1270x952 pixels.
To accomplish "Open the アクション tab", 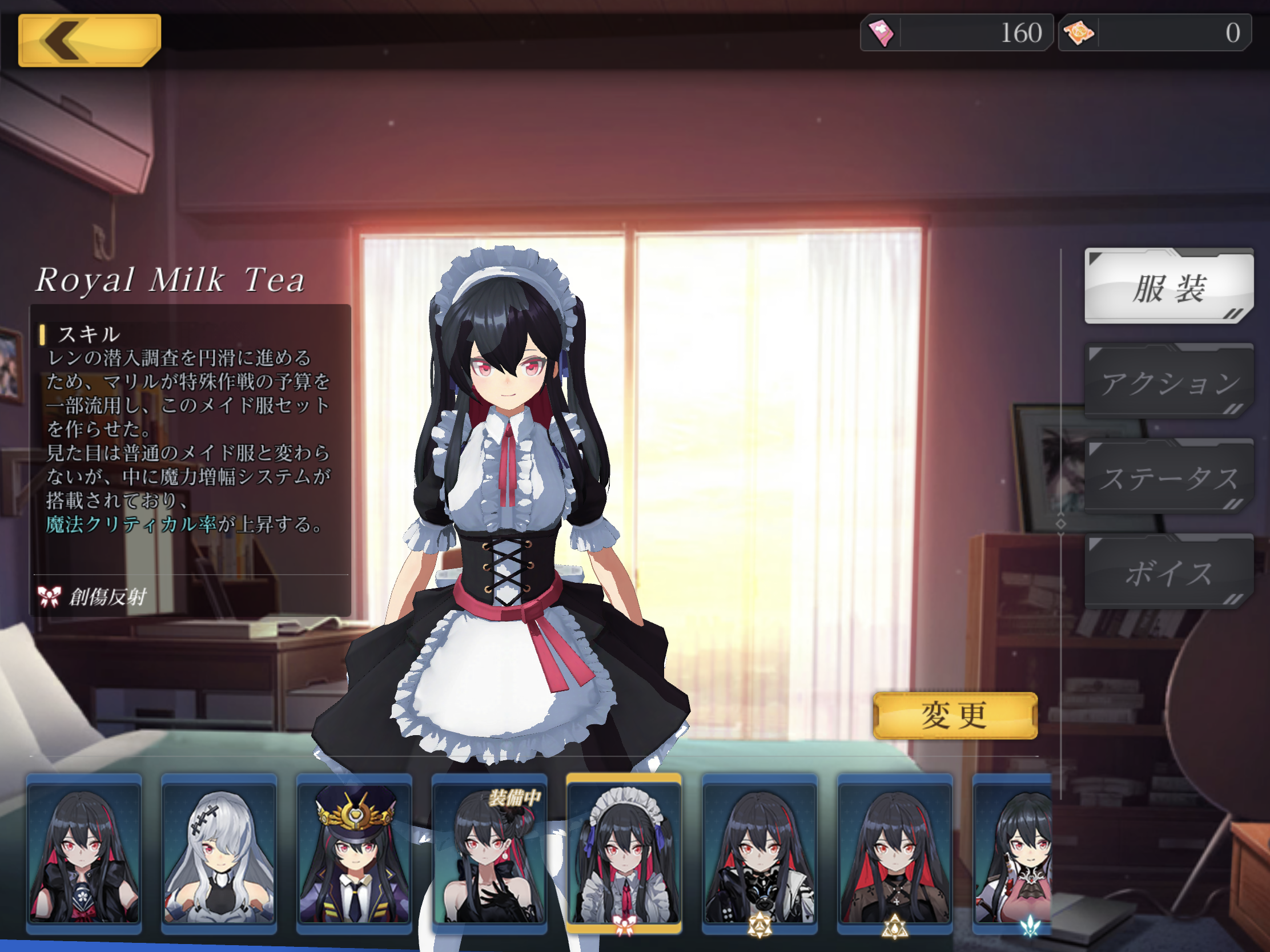I will (x=1168, y=382).
